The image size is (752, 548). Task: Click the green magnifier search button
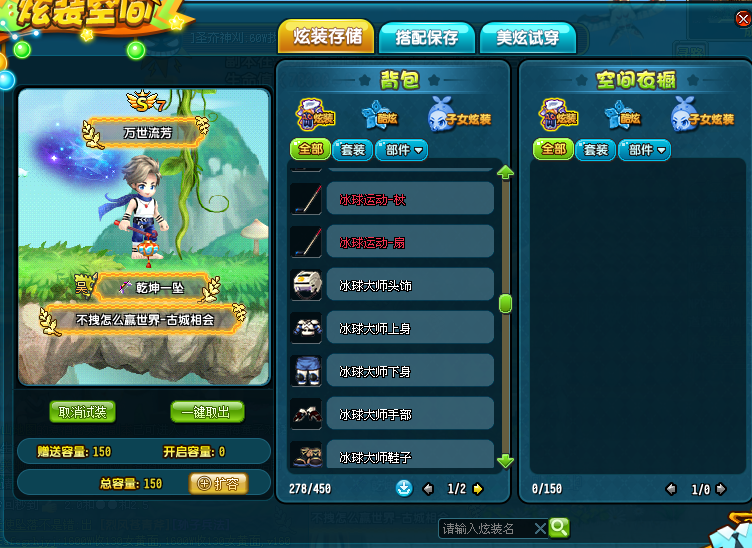click(x=559, y=527)
